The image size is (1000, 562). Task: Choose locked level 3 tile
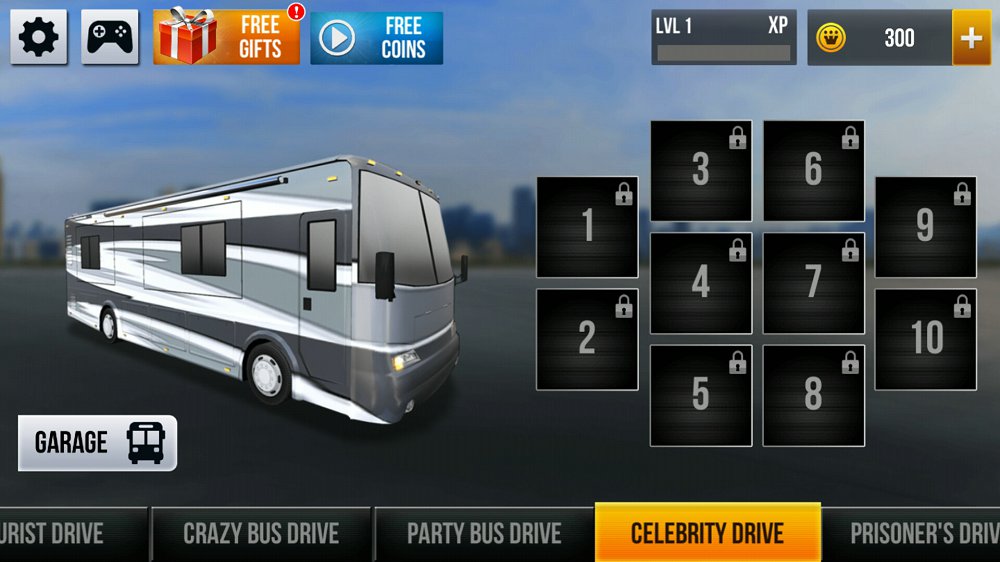[701, 171]
